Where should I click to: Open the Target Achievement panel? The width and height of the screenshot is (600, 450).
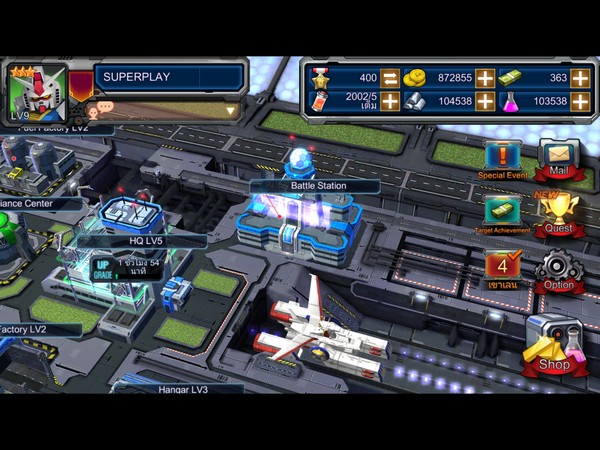click(x=502, y=213)
